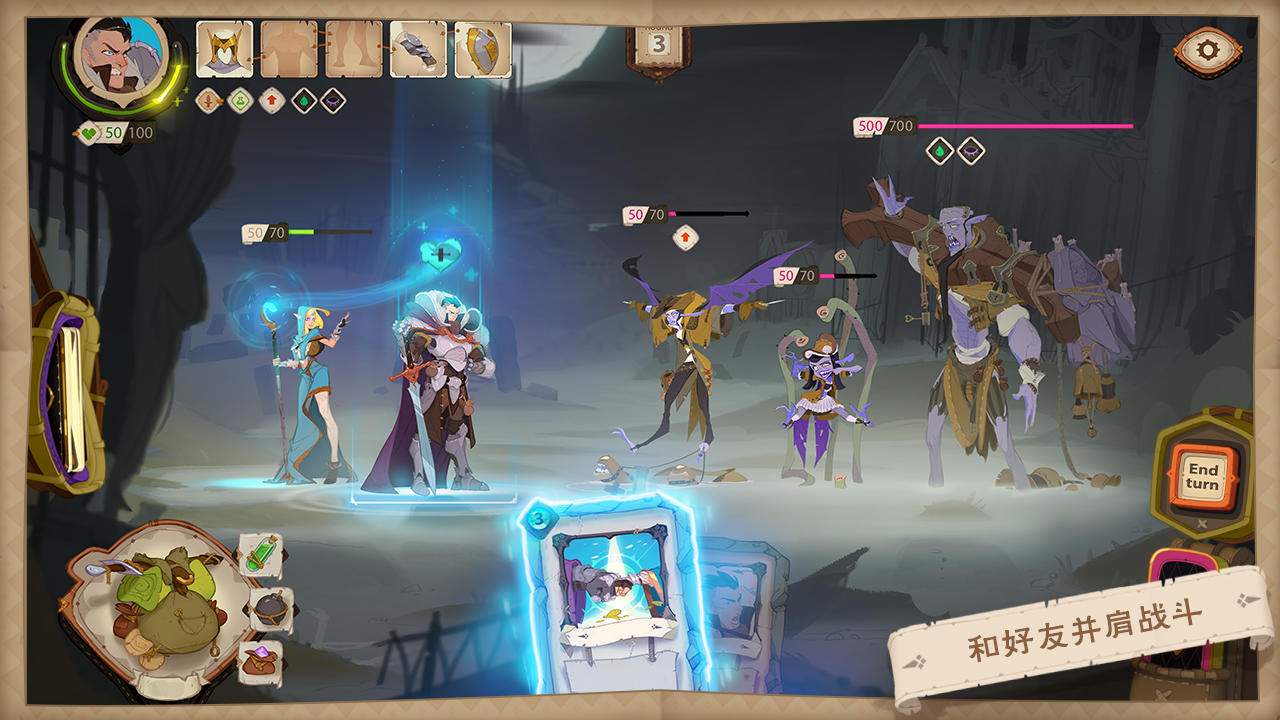Inspect the red arrow buff on the hero
The height and width of the screenshot is (720, 1280).
[x=270, y=102]
